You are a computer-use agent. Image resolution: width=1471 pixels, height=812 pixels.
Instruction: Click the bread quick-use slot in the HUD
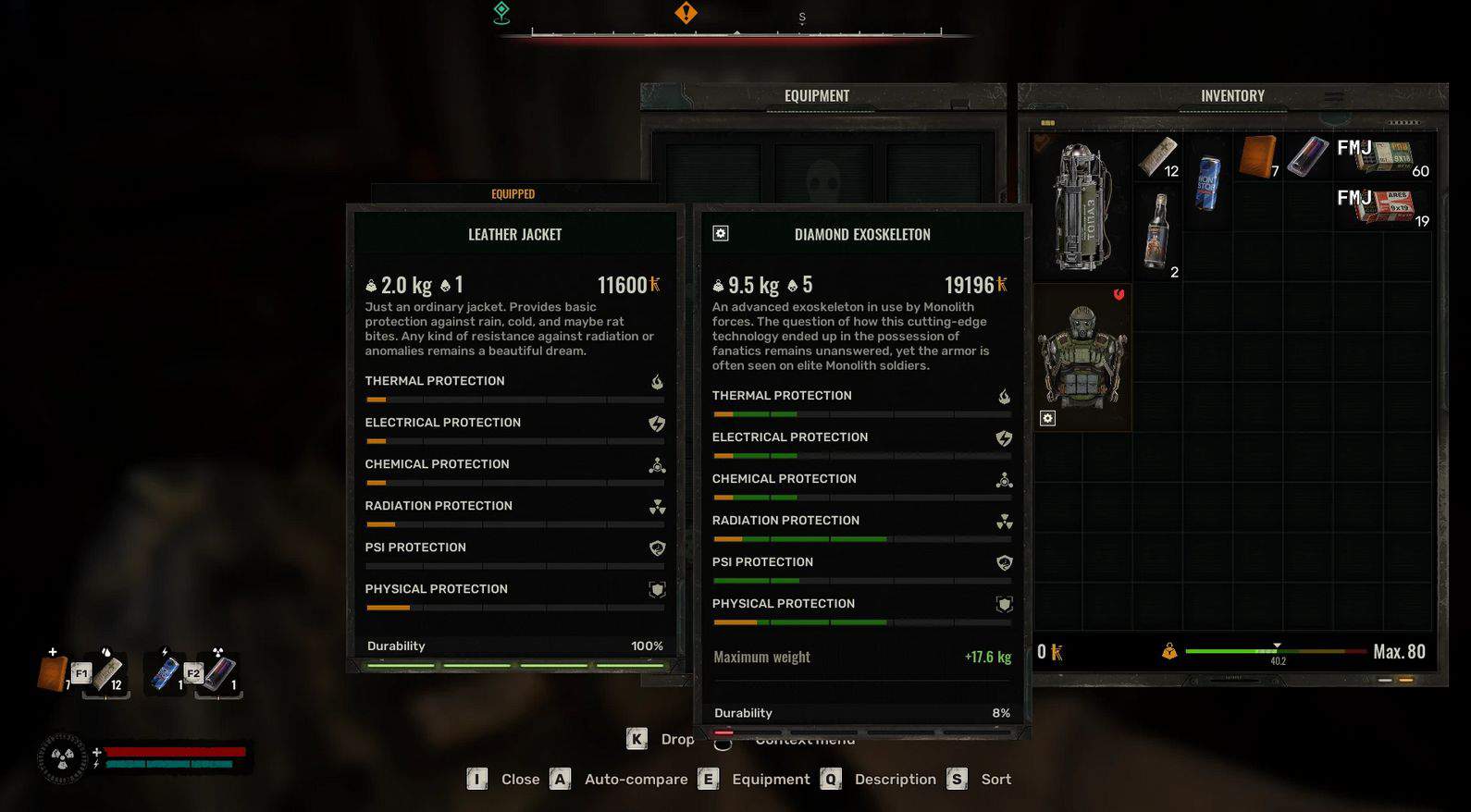54,672
